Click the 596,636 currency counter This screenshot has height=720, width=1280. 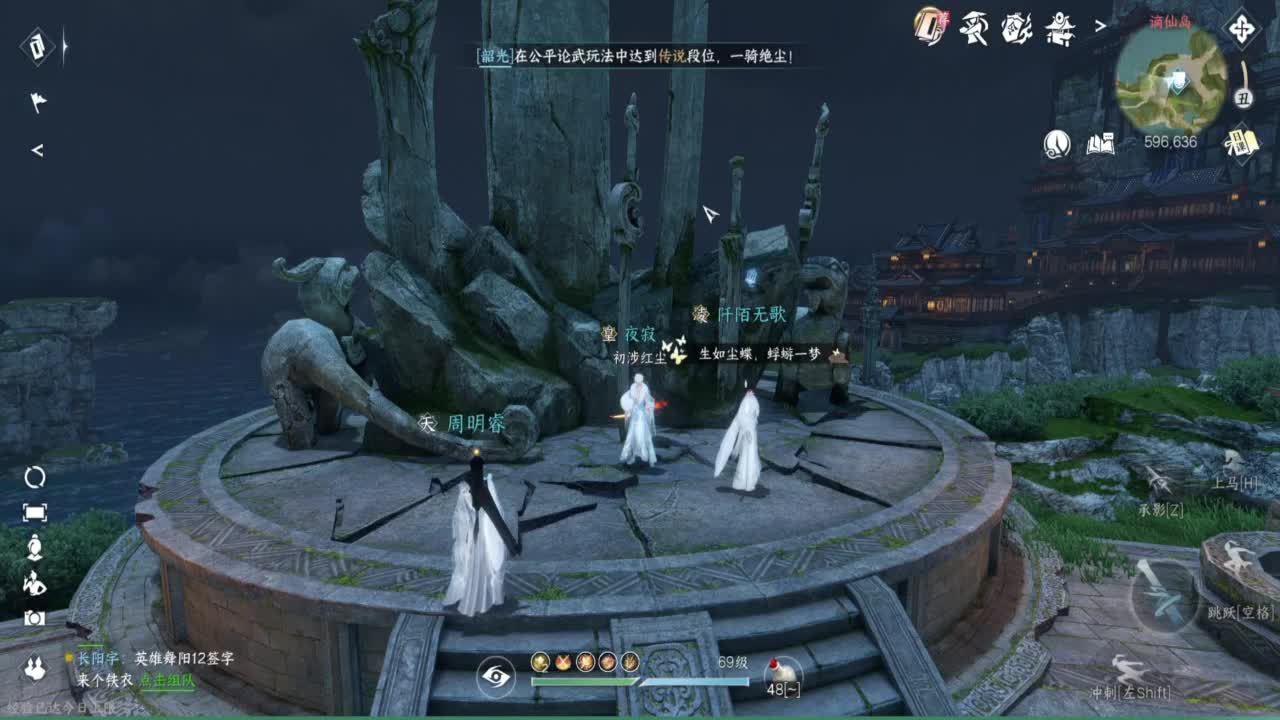pos(1170,141)
